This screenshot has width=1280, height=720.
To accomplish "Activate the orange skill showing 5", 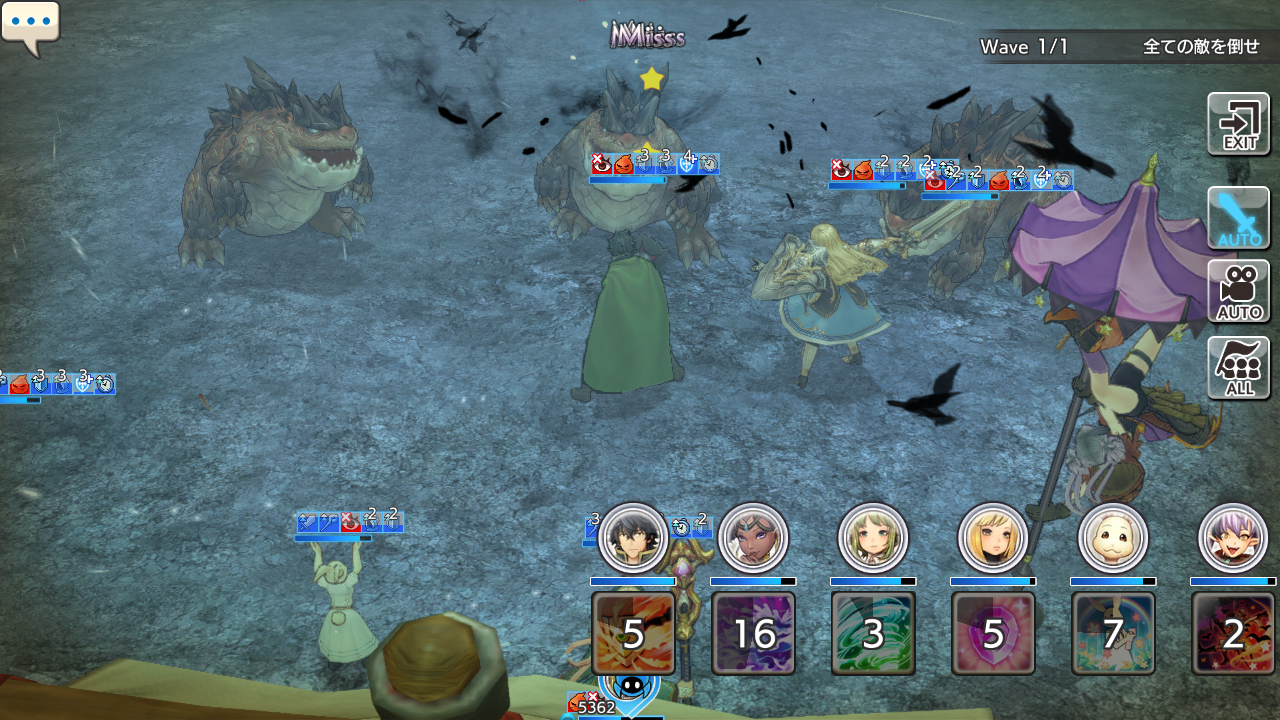I will [x=633, y=633].
